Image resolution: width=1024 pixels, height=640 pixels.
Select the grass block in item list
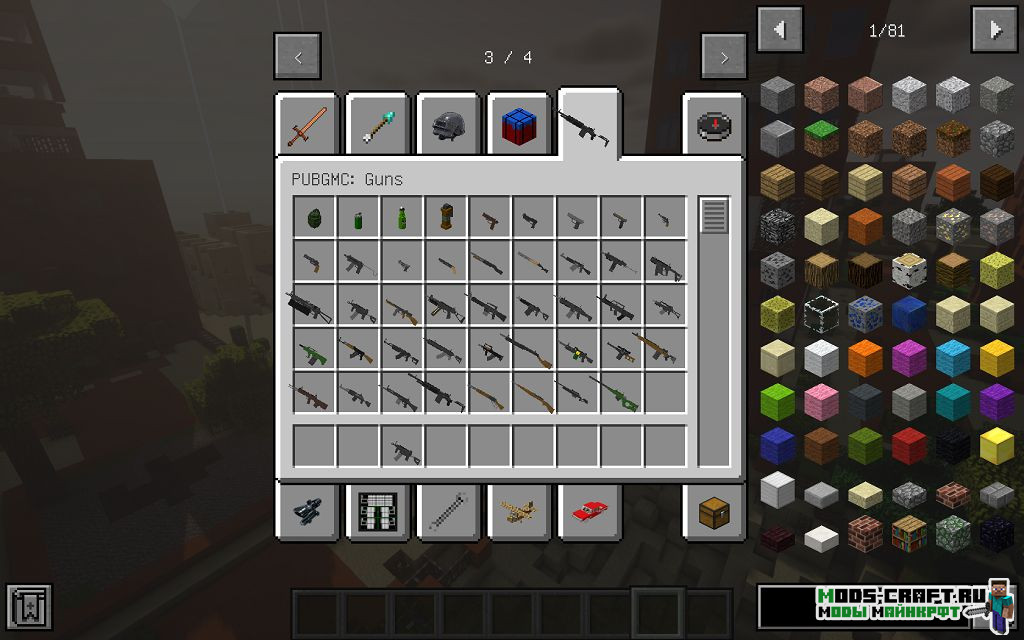tap(821, 137)
